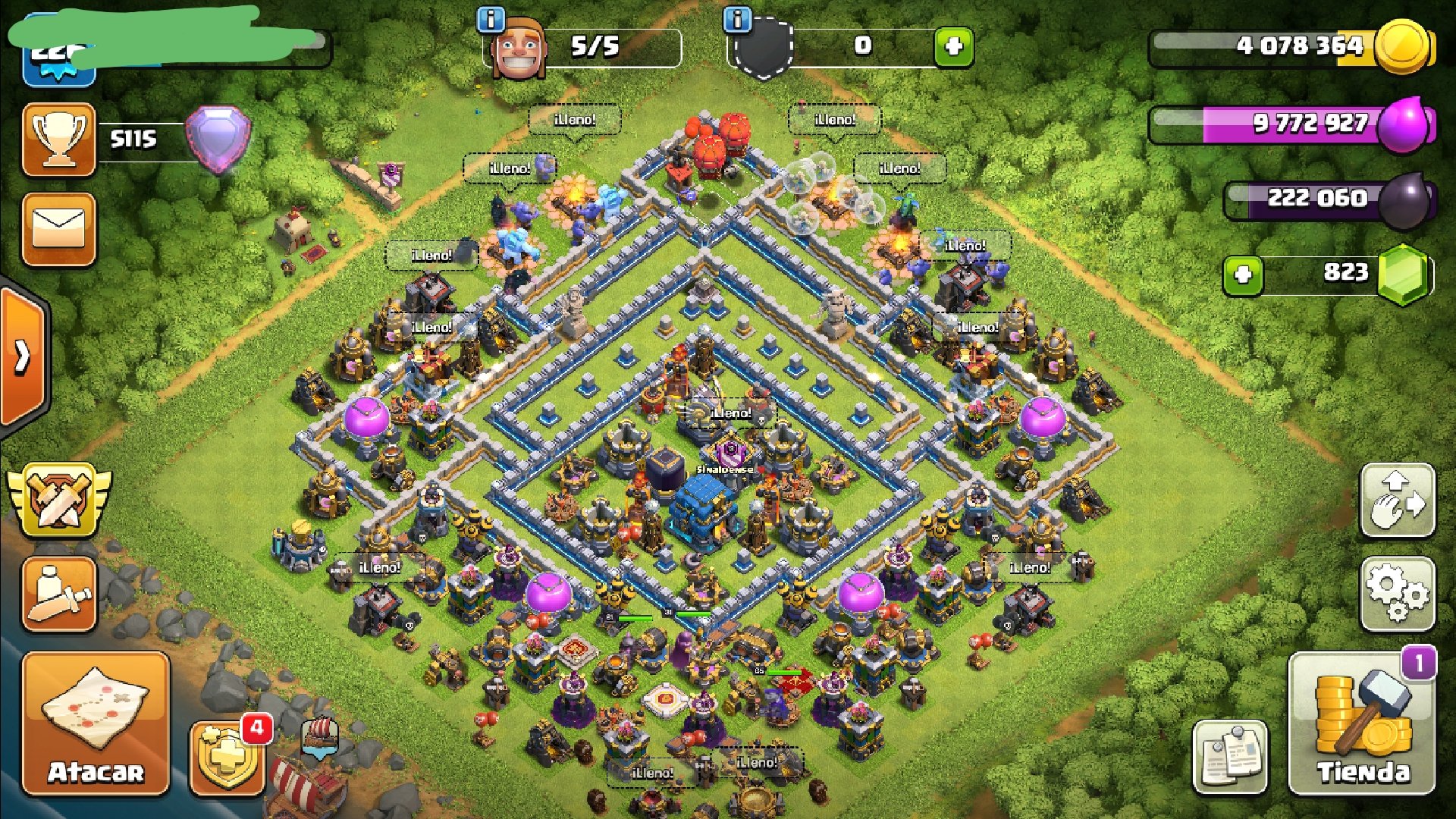Tap the pink elixir drop icon
The image size is (1456, 819).
(1404, 124)
